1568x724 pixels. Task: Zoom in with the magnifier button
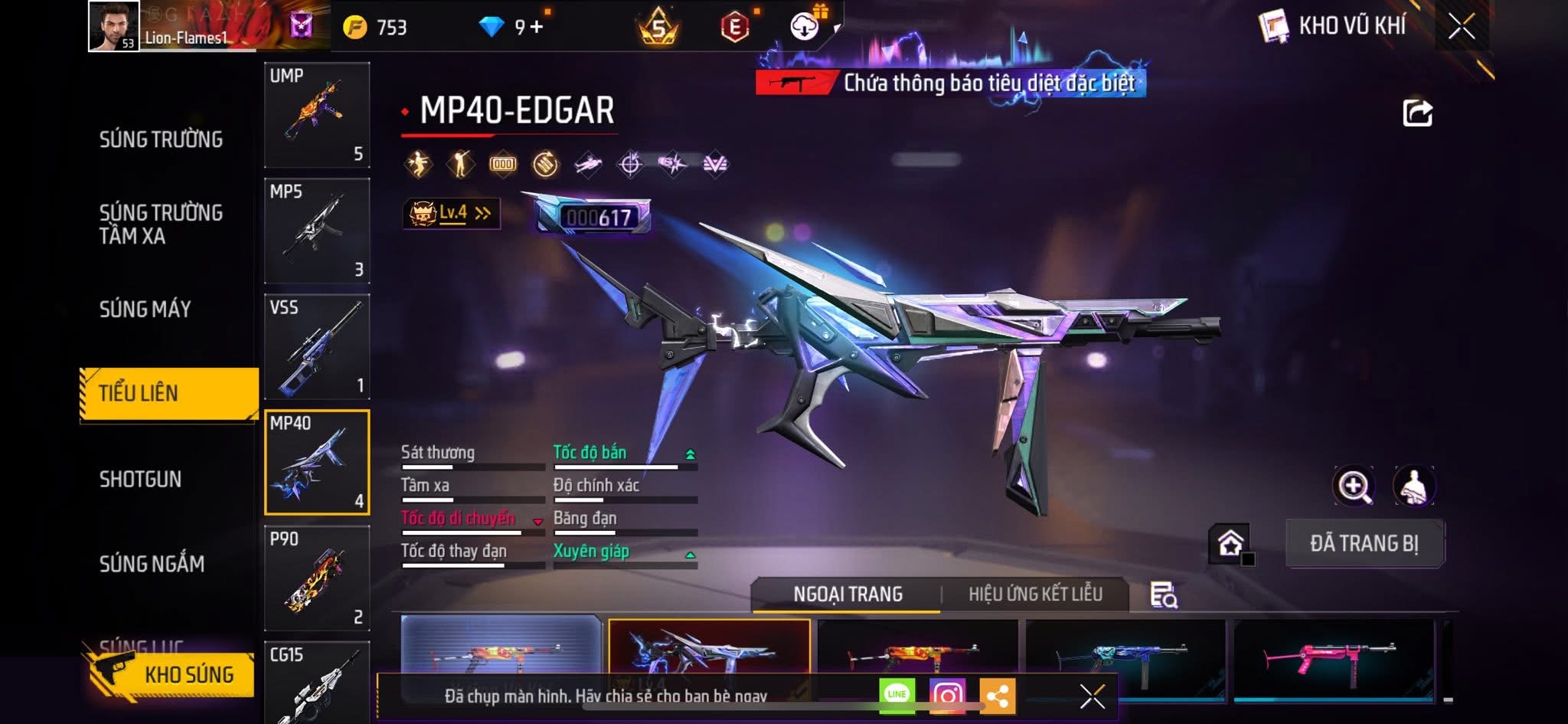[1354, 486]
